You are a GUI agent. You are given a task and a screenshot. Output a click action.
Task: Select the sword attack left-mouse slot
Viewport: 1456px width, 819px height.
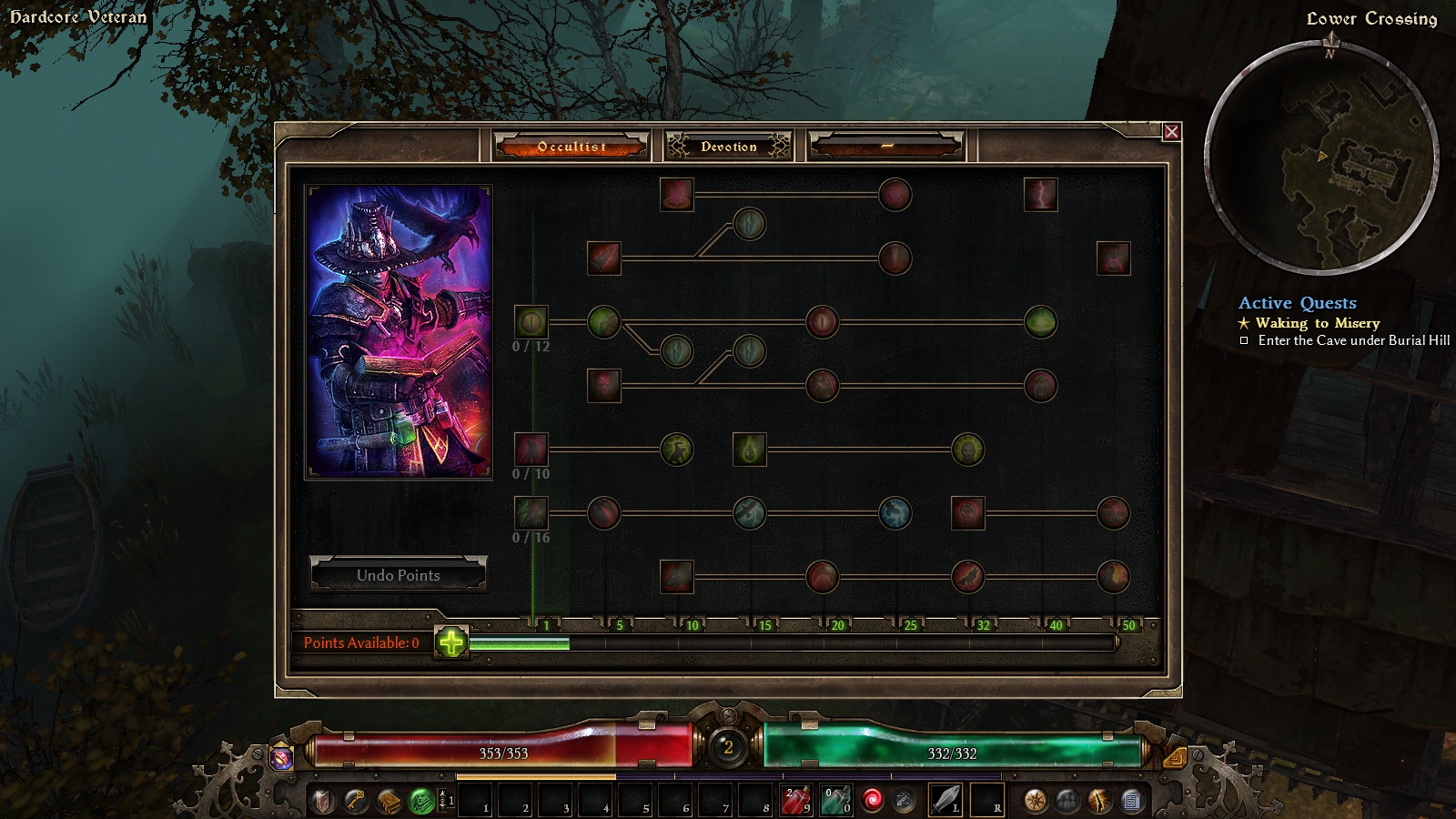point(945,801)
